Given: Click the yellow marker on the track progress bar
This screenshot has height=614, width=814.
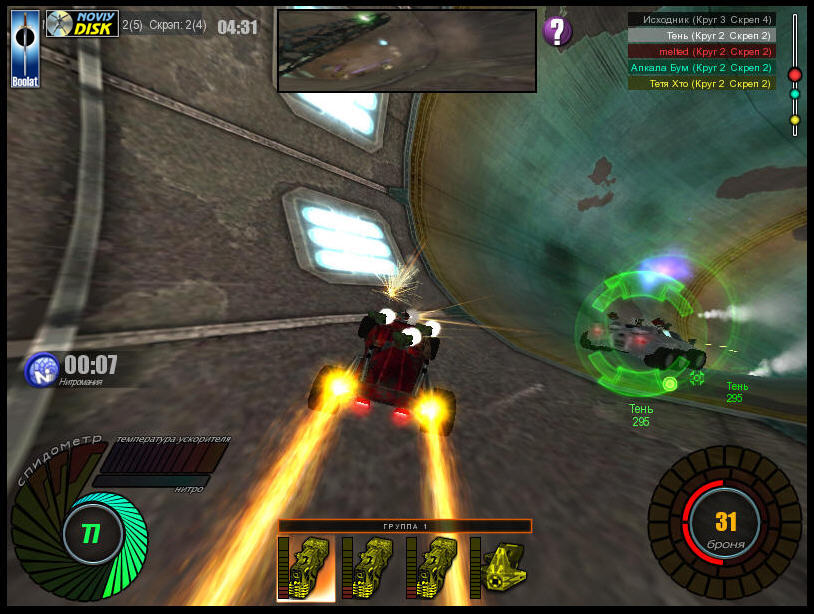Looking at the screenshot, I should pos(795,120).
